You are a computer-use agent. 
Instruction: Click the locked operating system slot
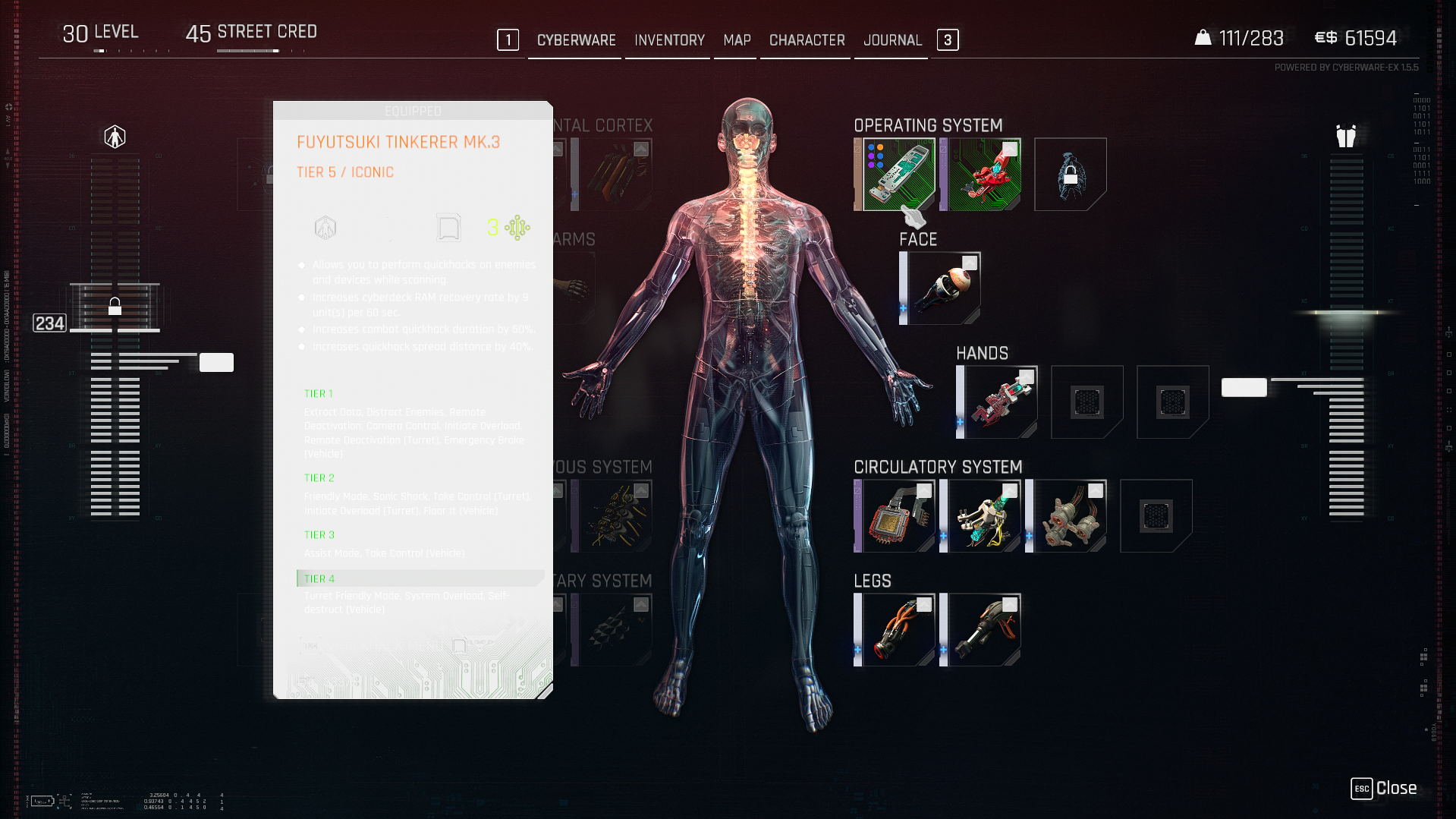(1070, 175)
